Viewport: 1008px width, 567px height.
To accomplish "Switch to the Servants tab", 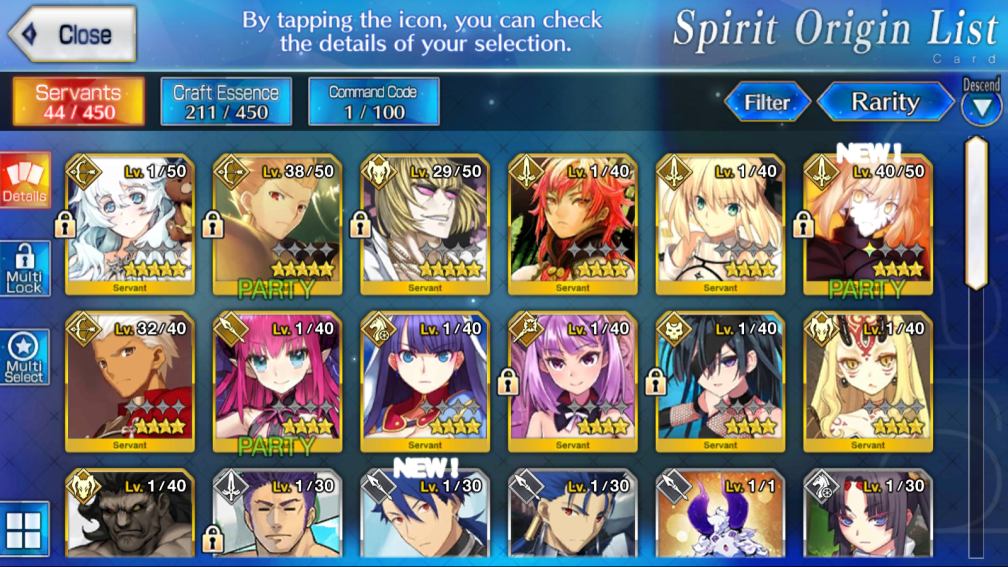I will tap(78, 101).
